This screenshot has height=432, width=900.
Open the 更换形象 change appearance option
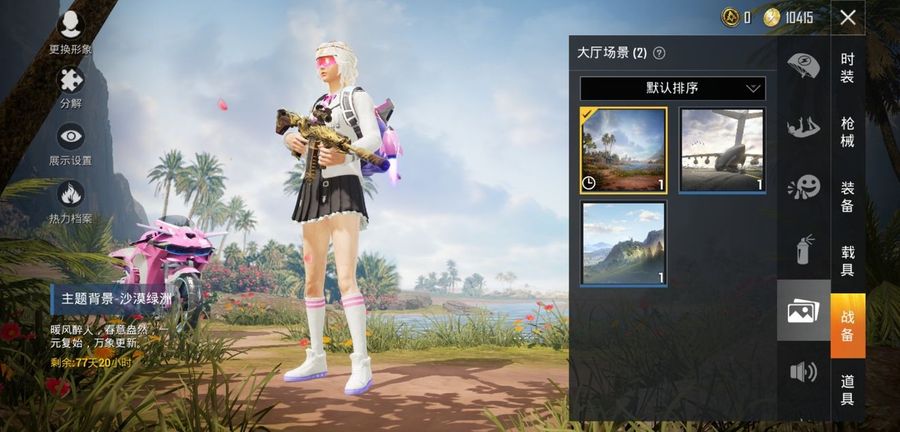pyautogui.click(x=70, y=31)
